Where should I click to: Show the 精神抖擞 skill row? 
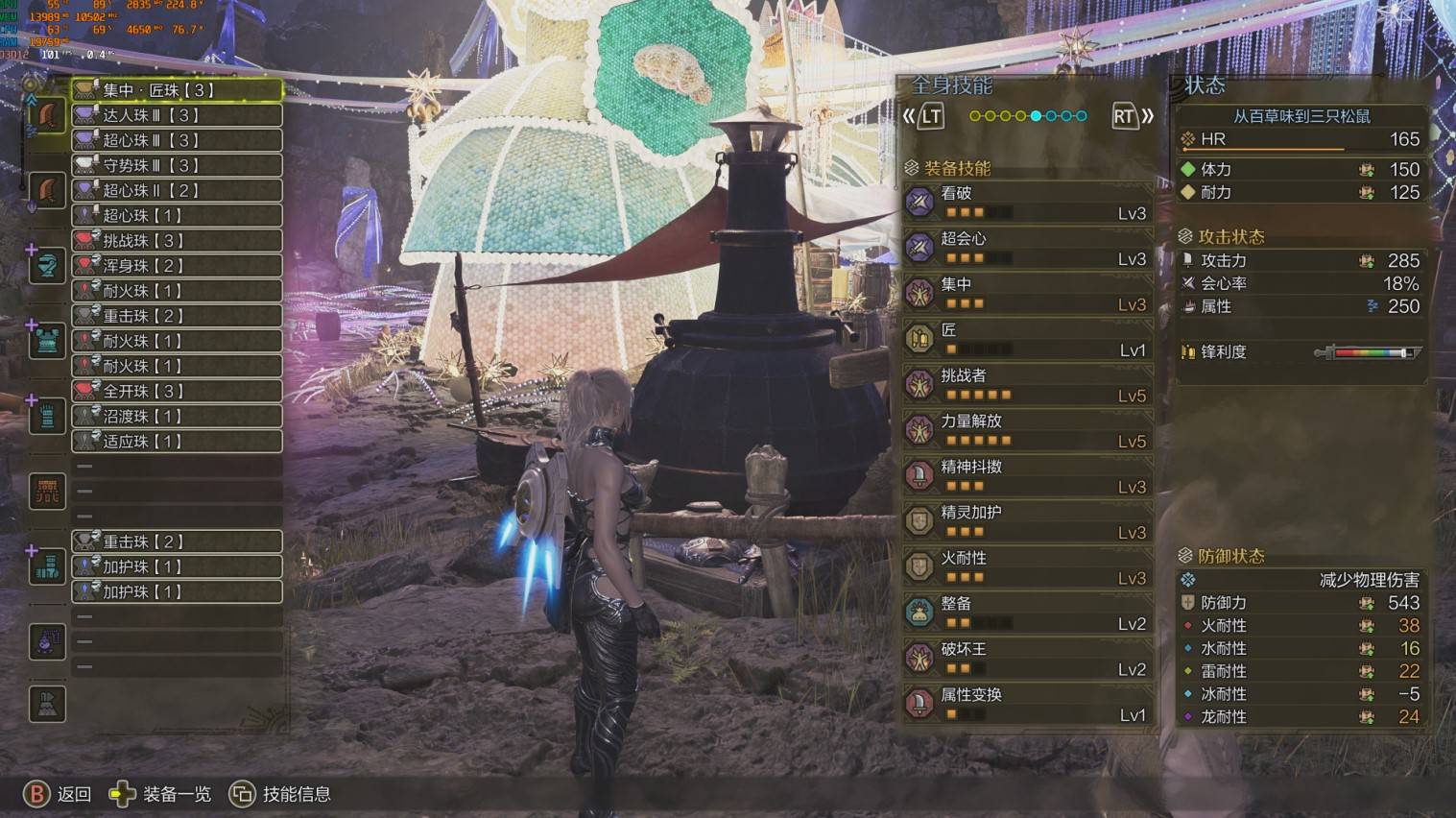[x=1027, y=475]
